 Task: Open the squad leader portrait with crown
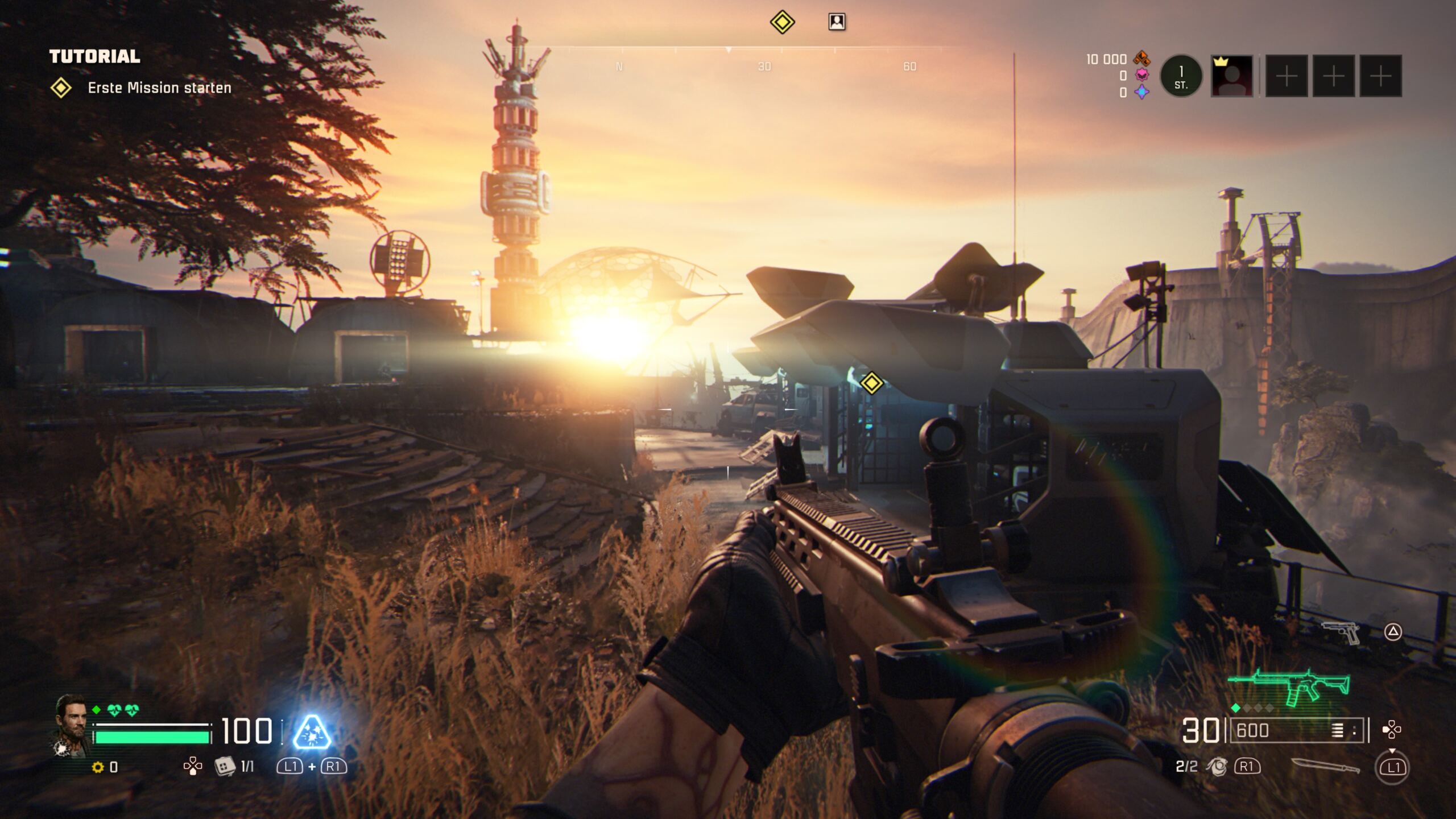pos(1232,76)
